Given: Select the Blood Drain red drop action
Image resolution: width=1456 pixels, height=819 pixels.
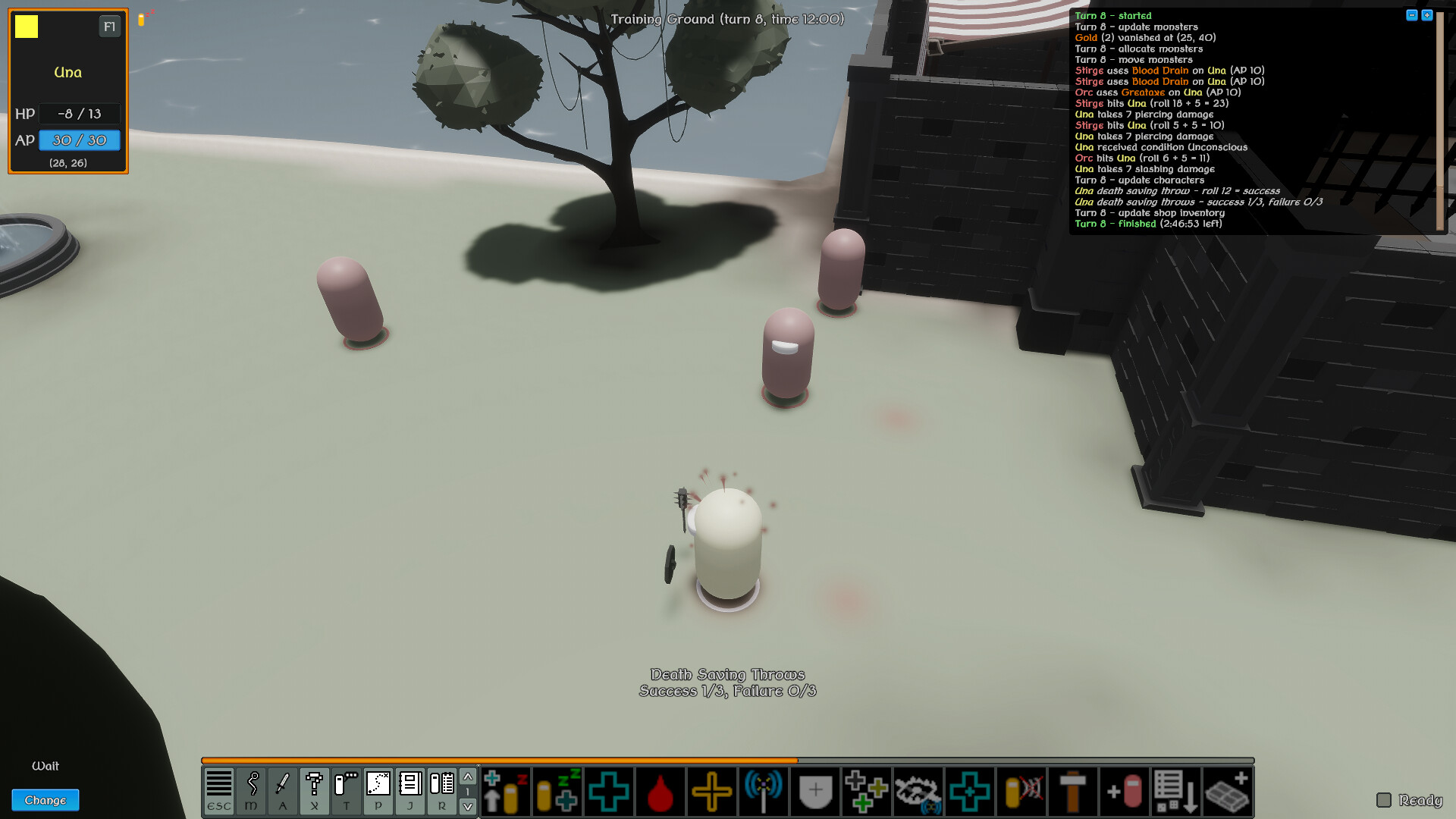Looking at the screenshot, I should coord(660,791).
